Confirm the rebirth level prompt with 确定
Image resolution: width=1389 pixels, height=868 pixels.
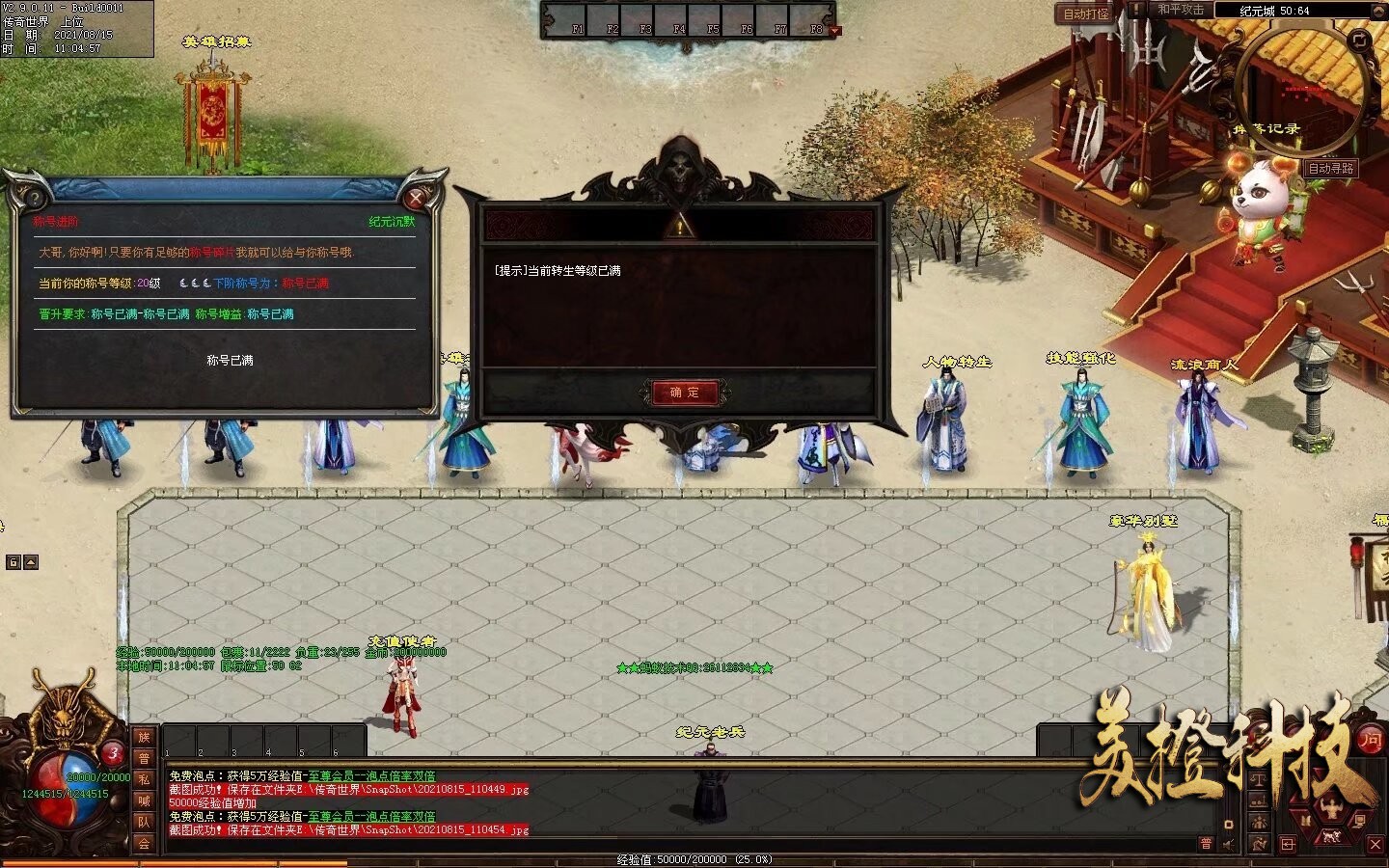coord(684,393)
